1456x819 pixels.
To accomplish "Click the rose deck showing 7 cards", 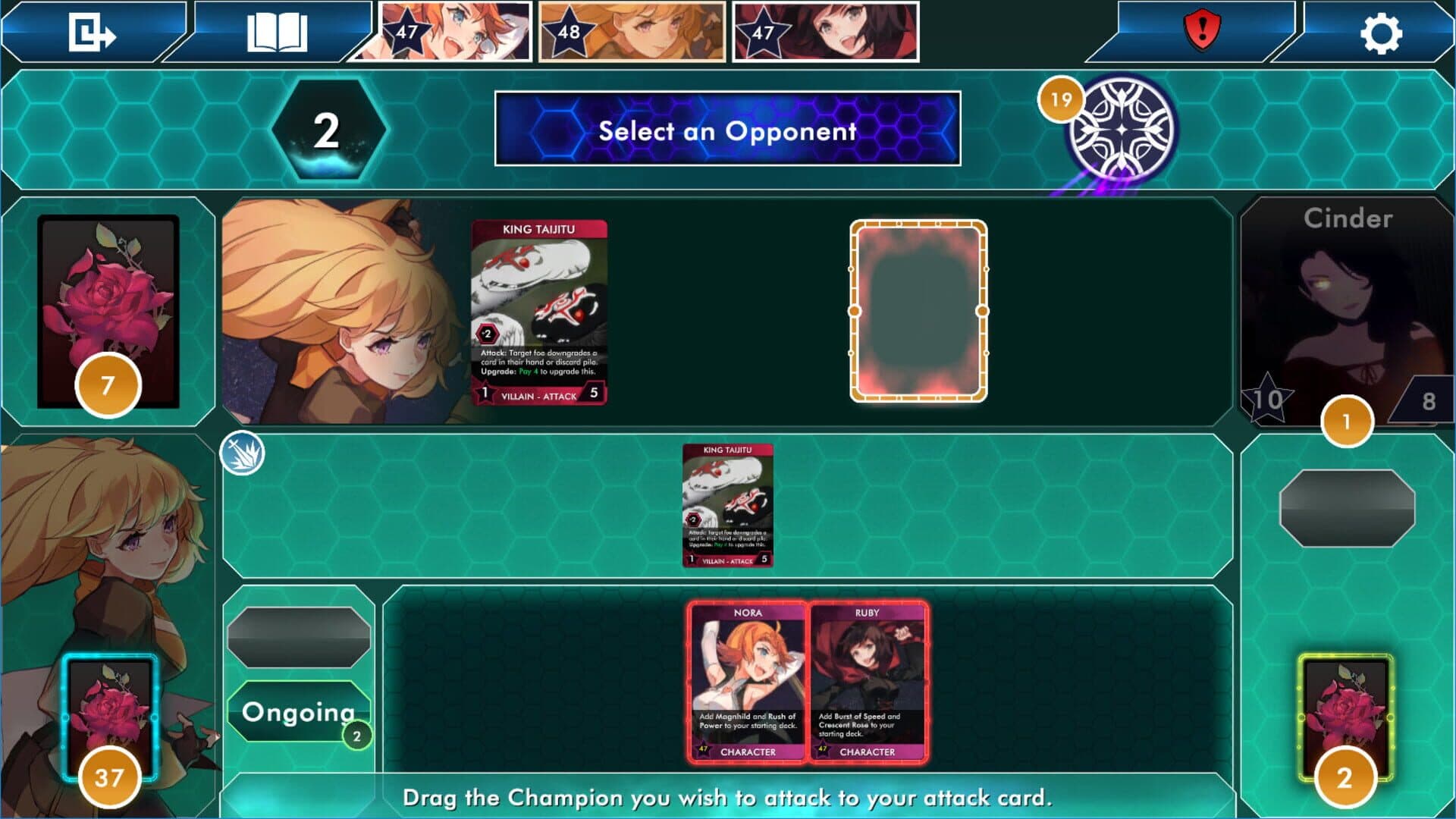I will pyautogui.click(x=108, y=311).
